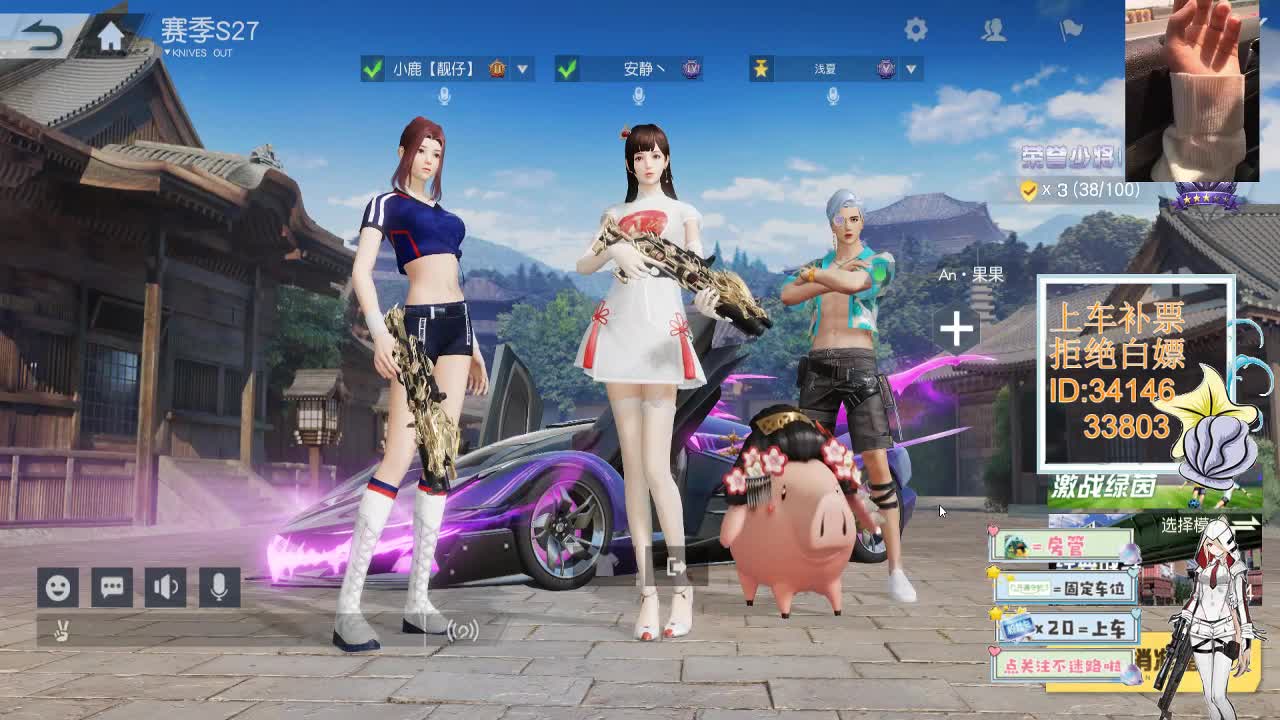
Task: Open the game settings gear
Action: tap(916, 30)
